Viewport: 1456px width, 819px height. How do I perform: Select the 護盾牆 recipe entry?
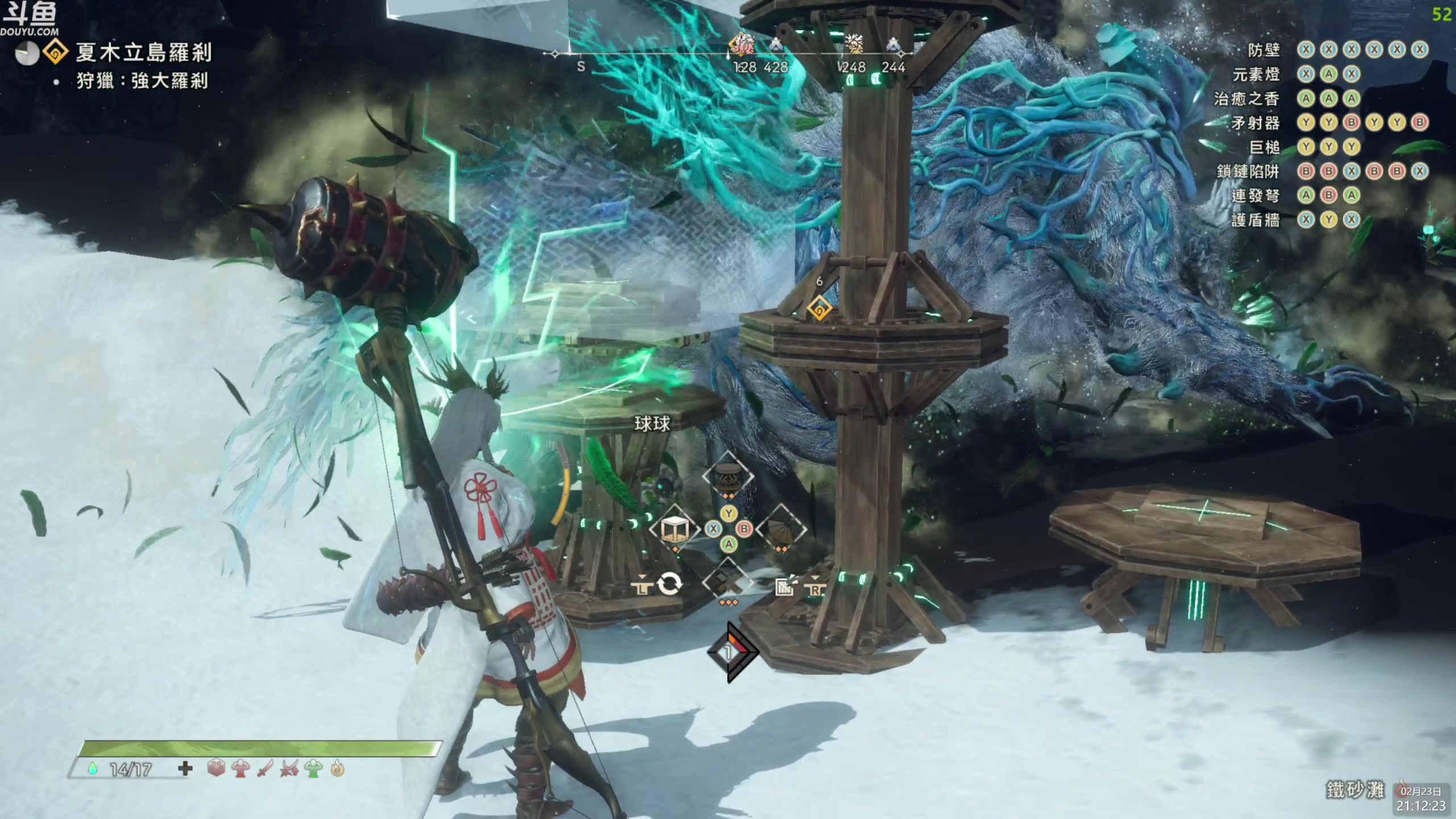[1255, 220]
